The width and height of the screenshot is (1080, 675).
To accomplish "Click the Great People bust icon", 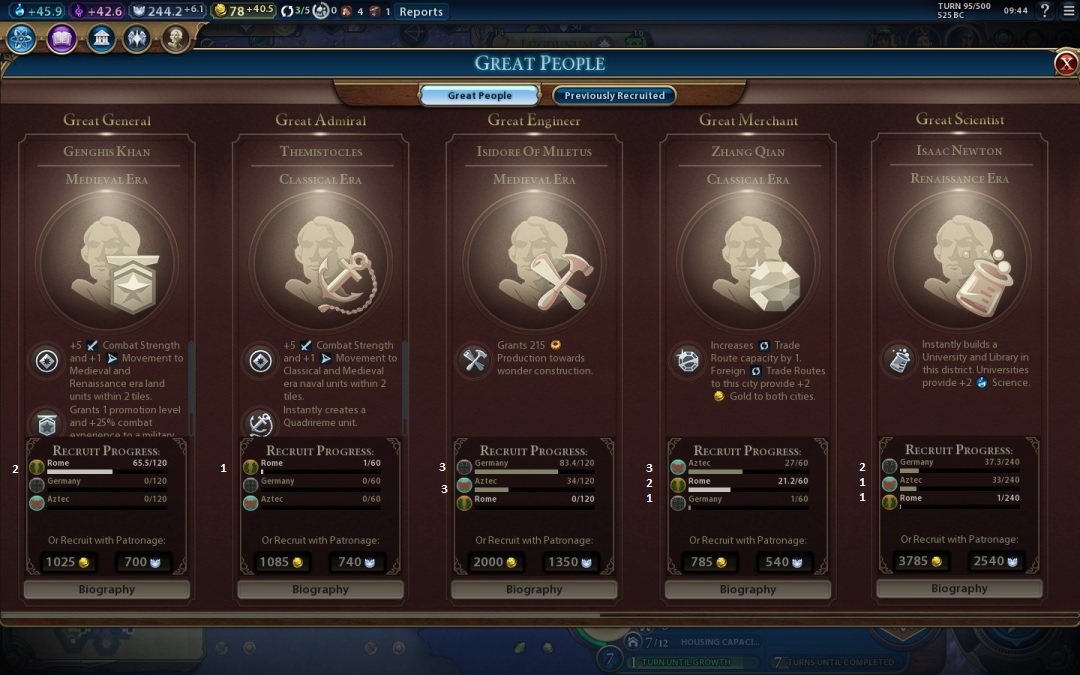I will (x=176, y=39).
